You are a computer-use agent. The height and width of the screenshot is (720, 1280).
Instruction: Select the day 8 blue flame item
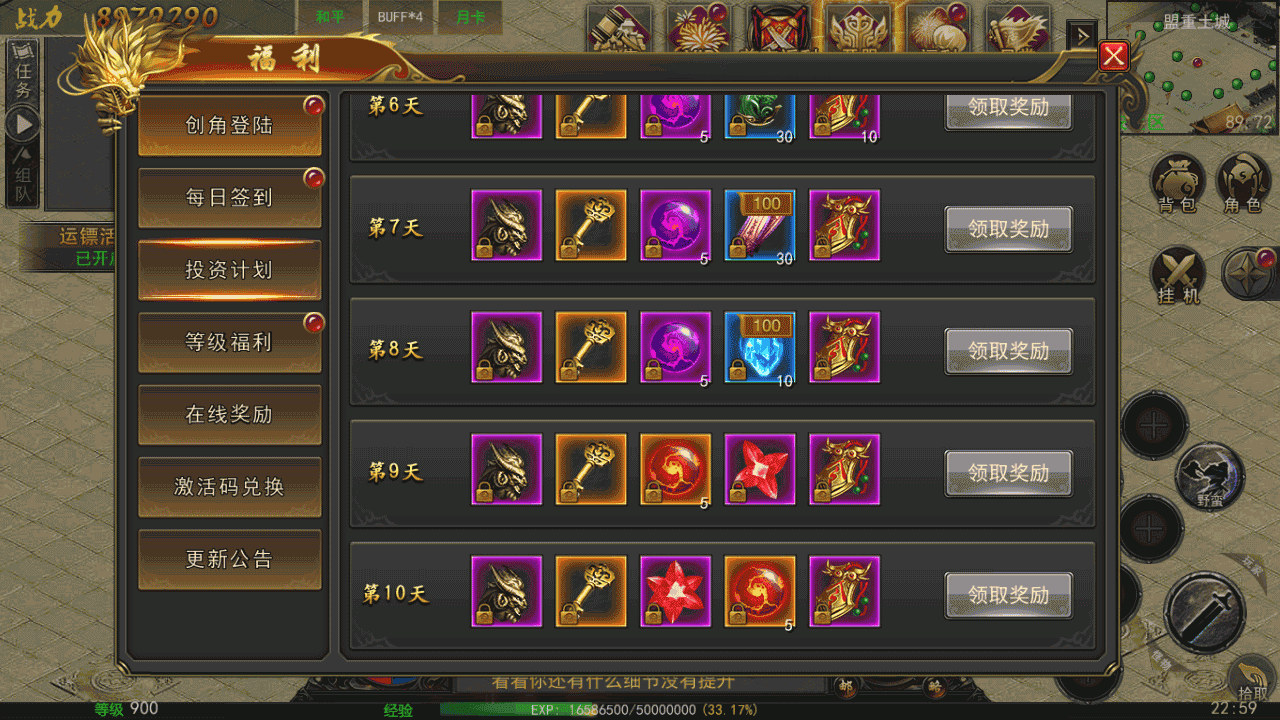click(x=760, y=348)
